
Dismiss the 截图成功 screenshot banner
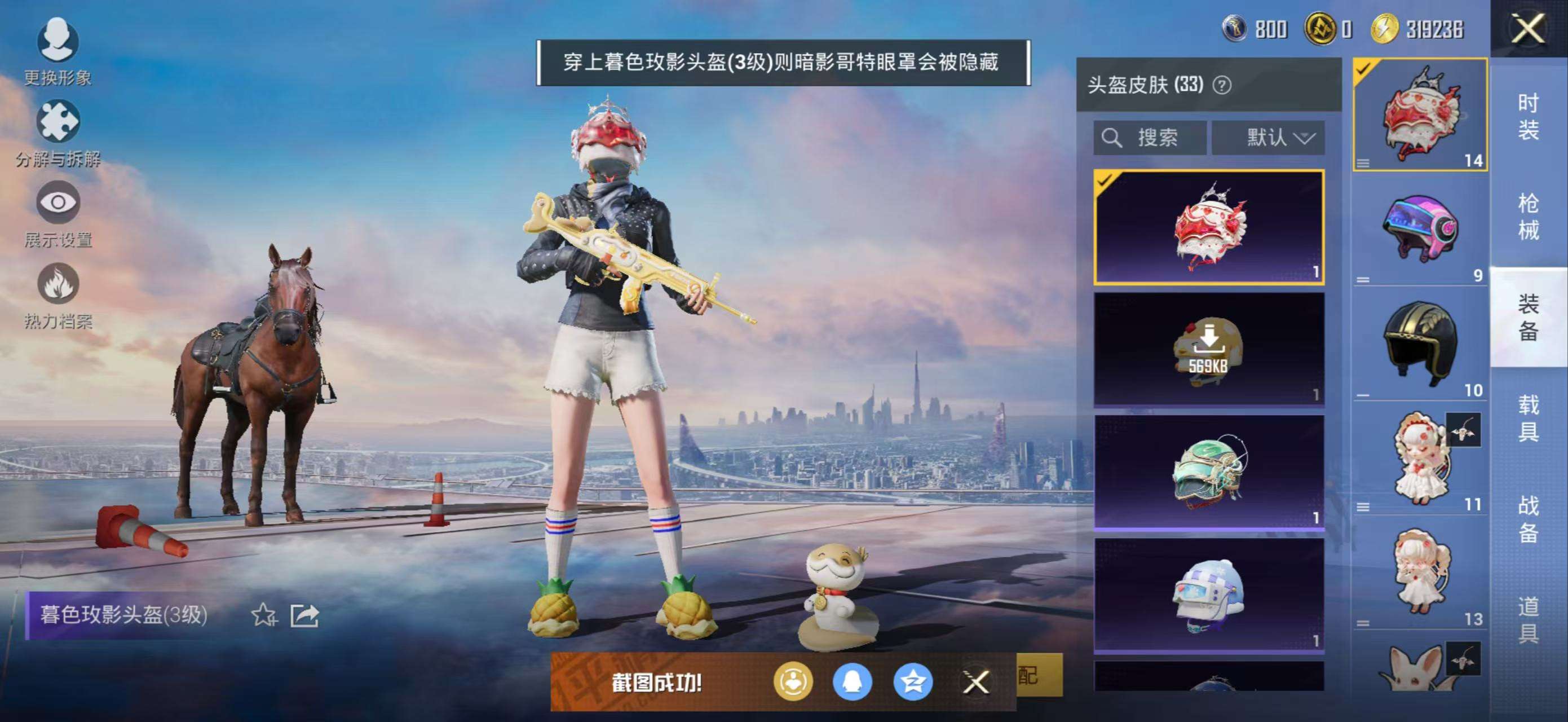pos(976,682)
